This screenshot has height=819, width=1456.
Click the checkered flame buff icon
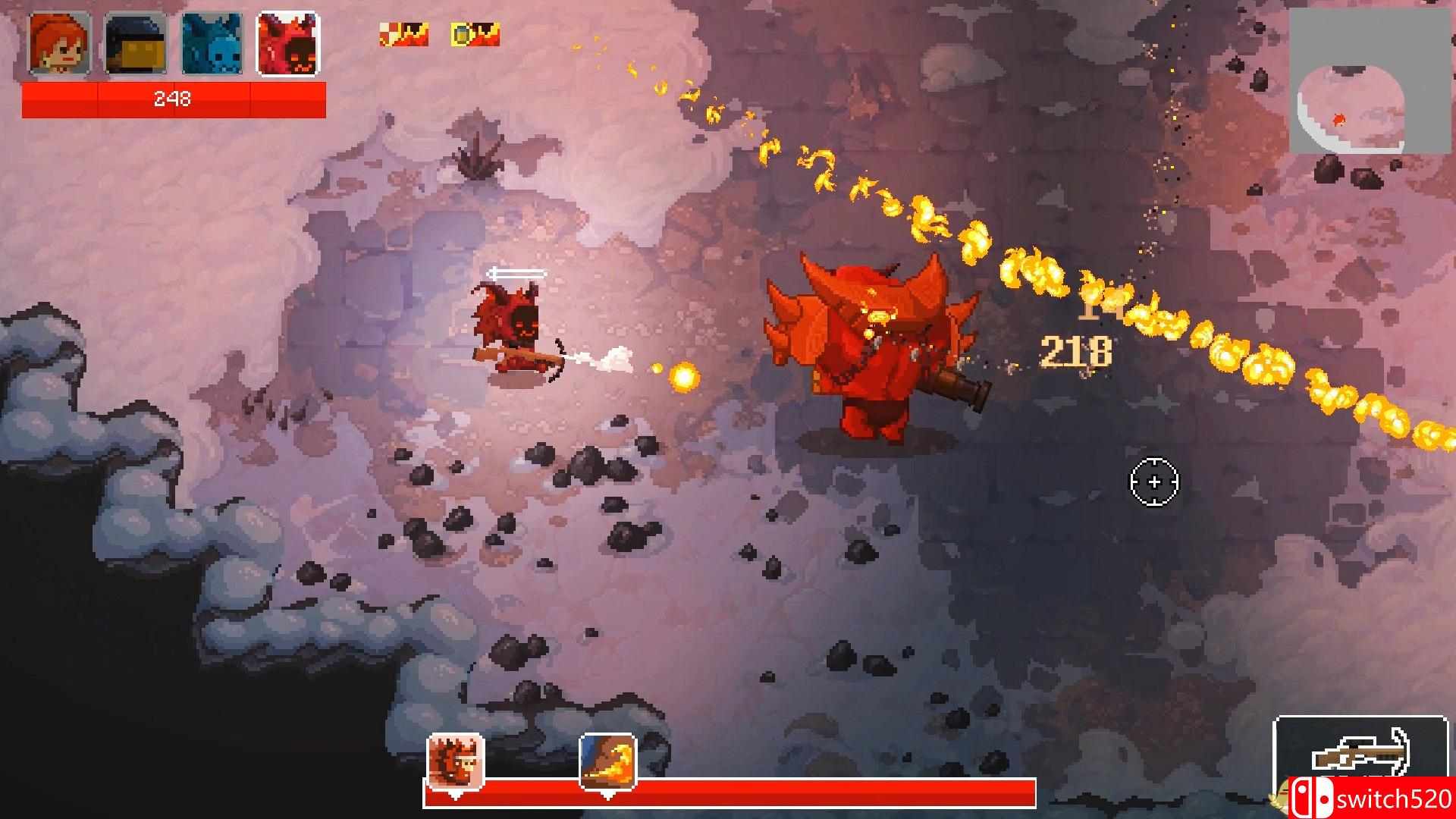click(x=403, y=34)
